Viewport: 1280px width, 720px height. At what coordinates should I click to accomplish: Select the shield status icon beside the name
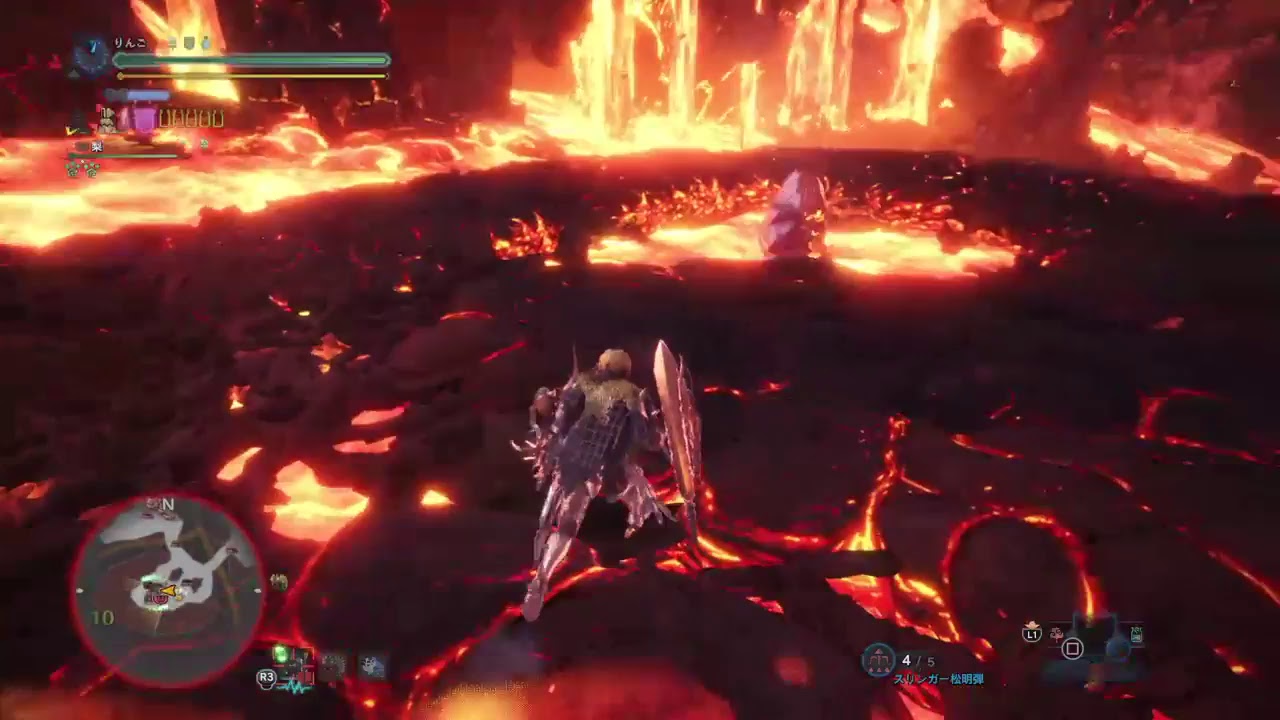pos(187,44)
